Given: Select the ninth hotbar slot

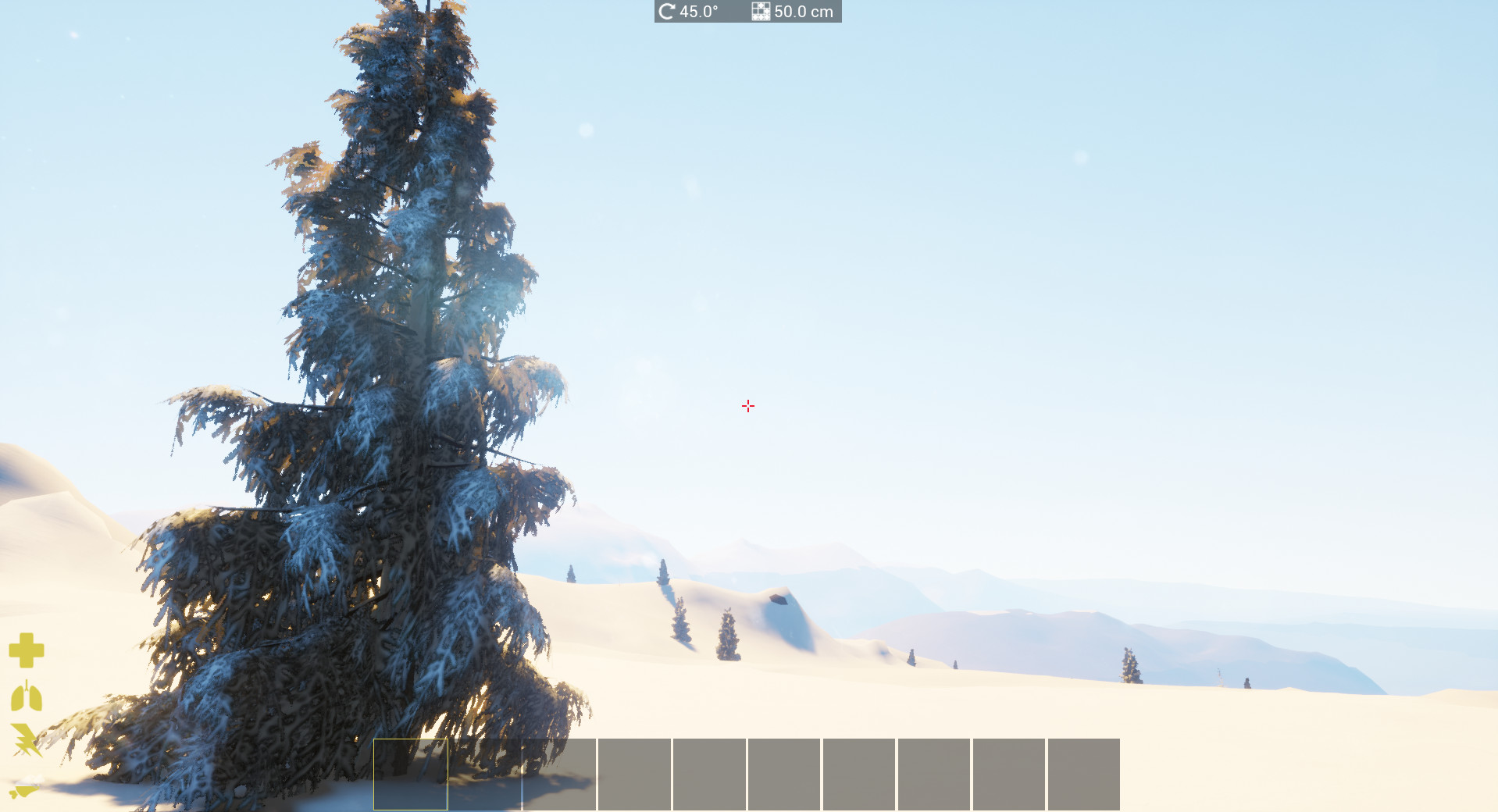Looking at the screenshot, I should pyautogui.click(x=1010, y=774).
